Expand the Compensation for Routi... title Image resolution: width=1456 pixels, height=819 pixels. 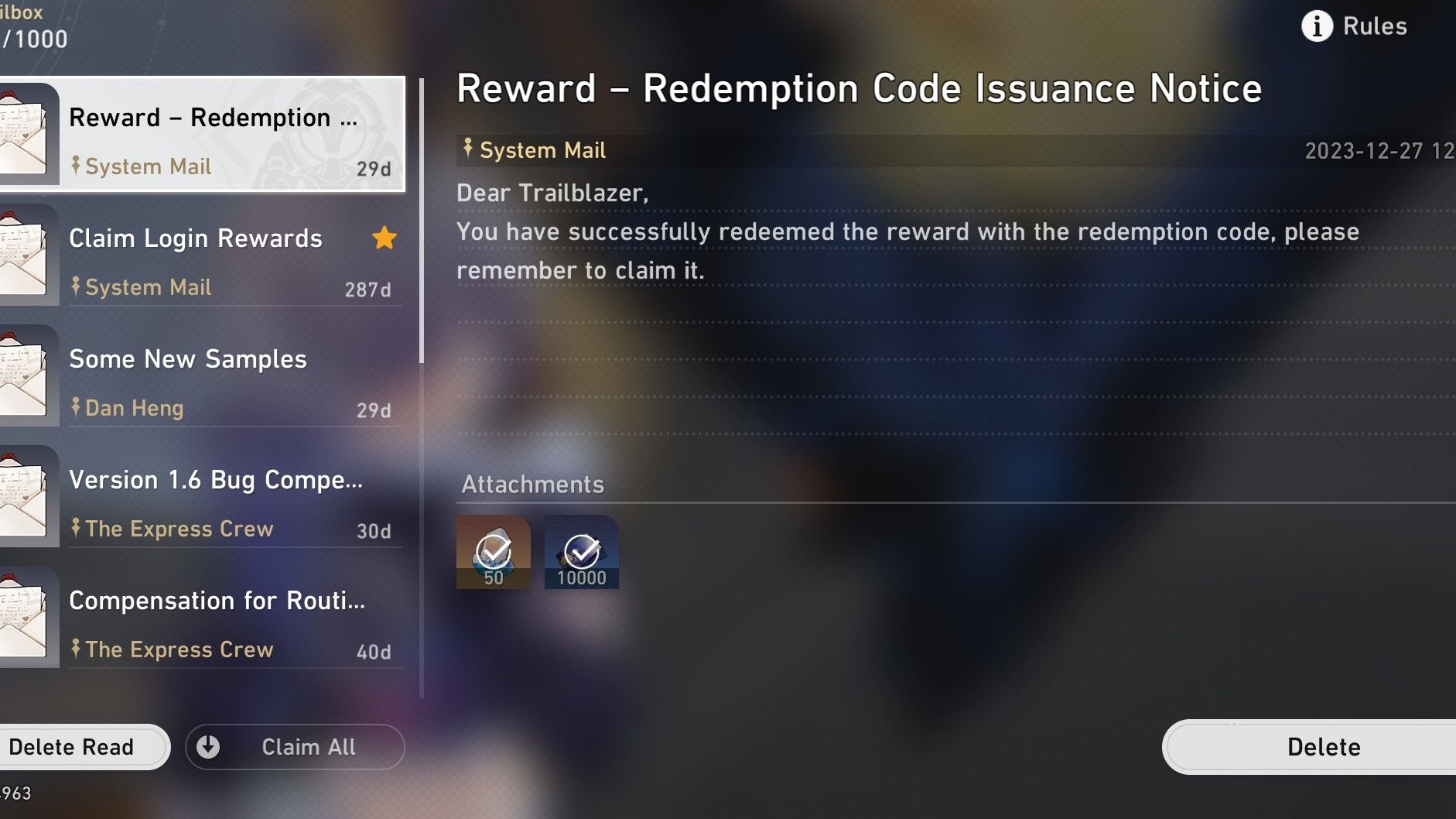pyautogui.click(x=217, y=600)
